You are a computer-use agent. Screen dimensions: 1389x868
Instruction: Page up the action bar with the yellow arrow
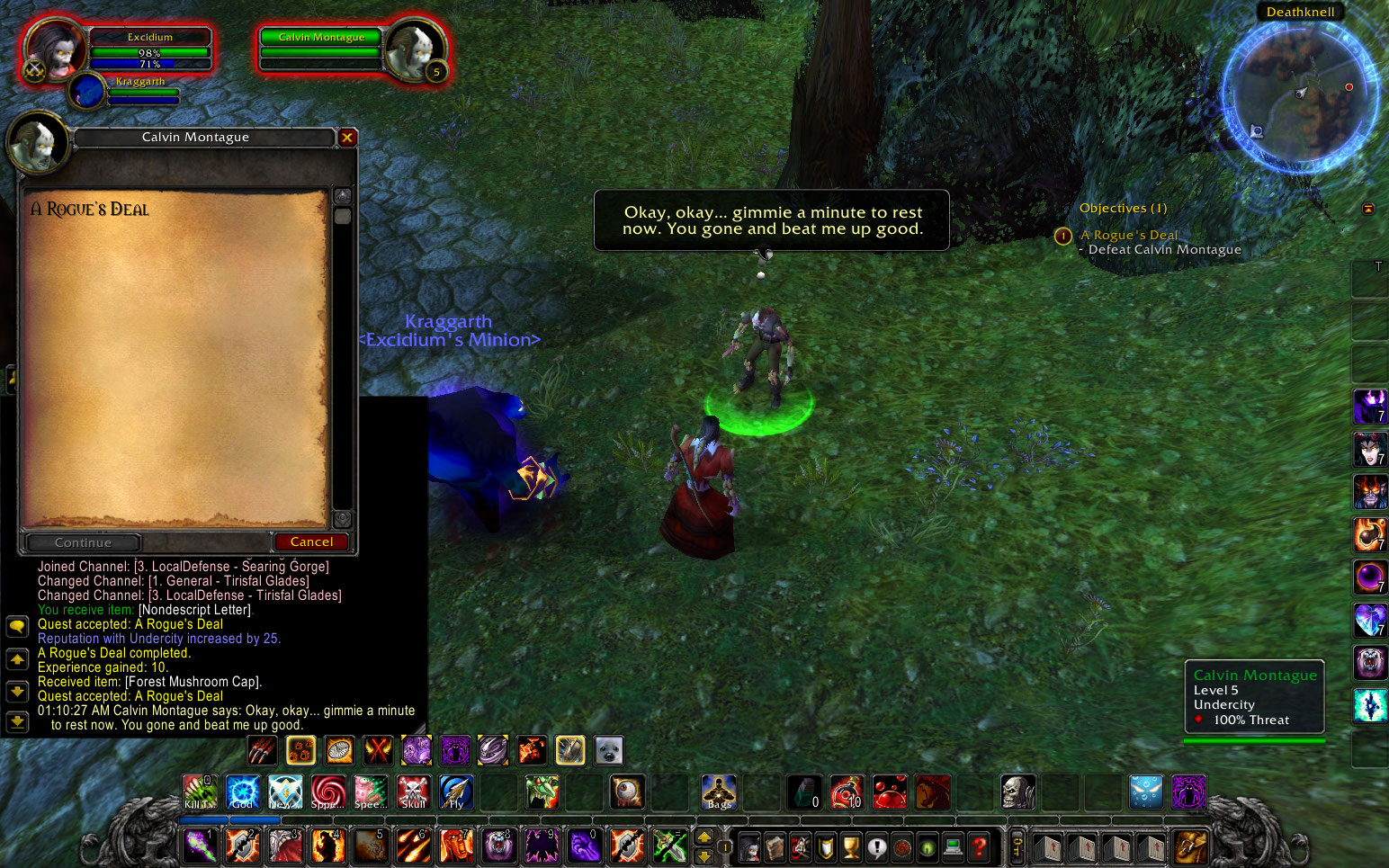[704, 837]
